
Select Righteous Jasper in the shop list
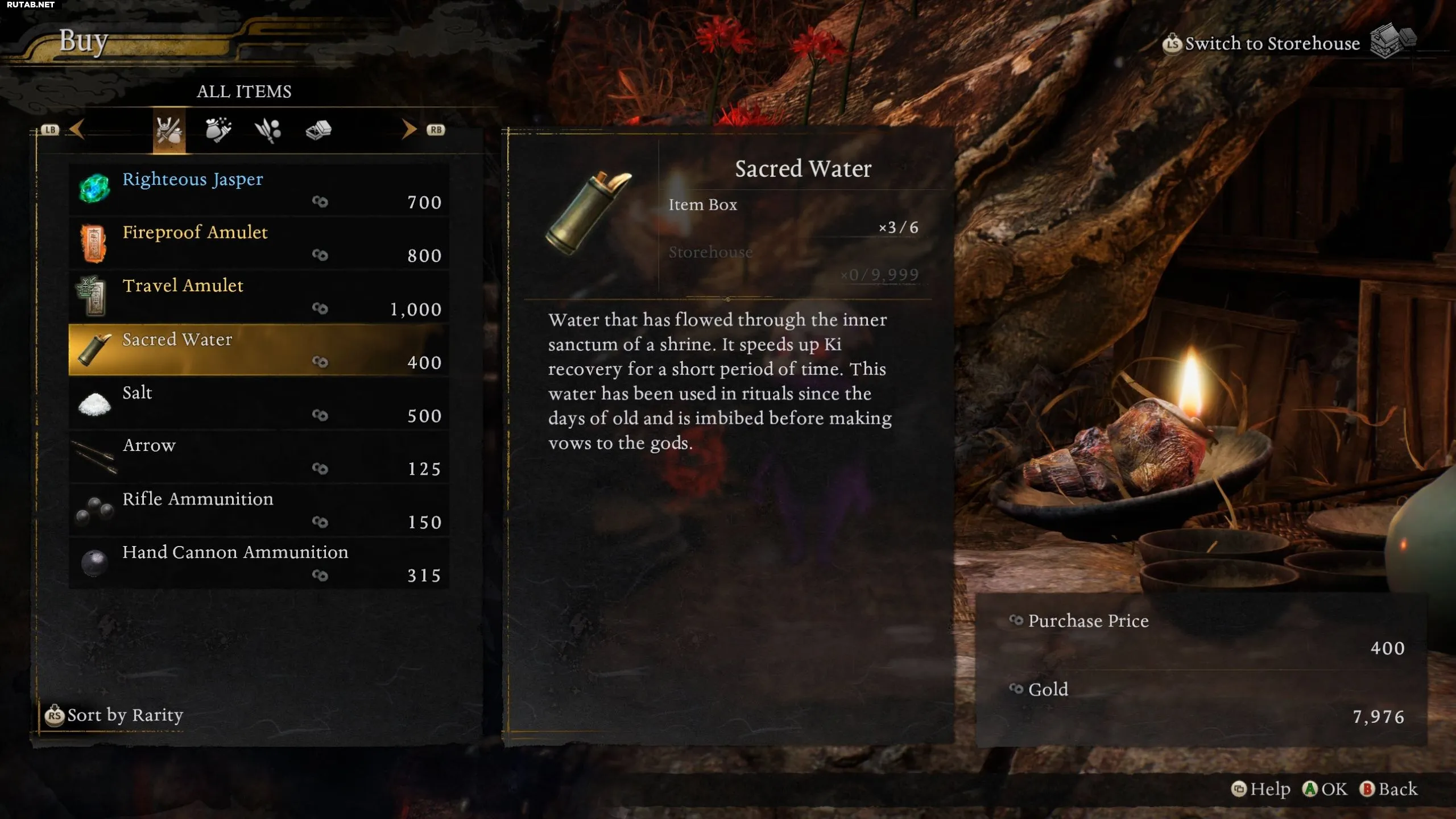(258, 189)
